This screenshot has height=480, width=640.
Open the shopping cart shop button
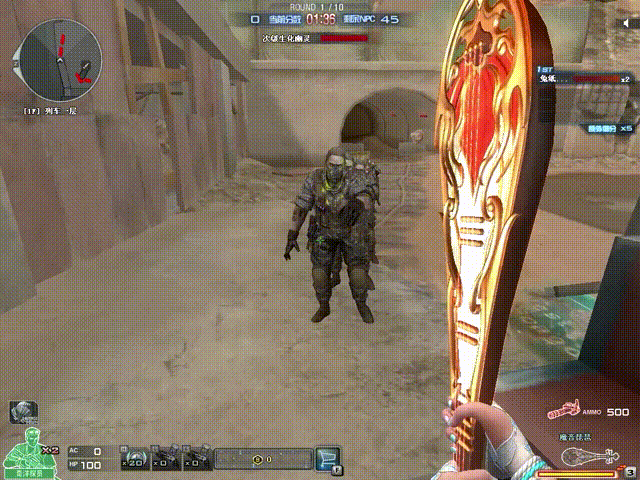pyautogui.click(x=327, y=458)
